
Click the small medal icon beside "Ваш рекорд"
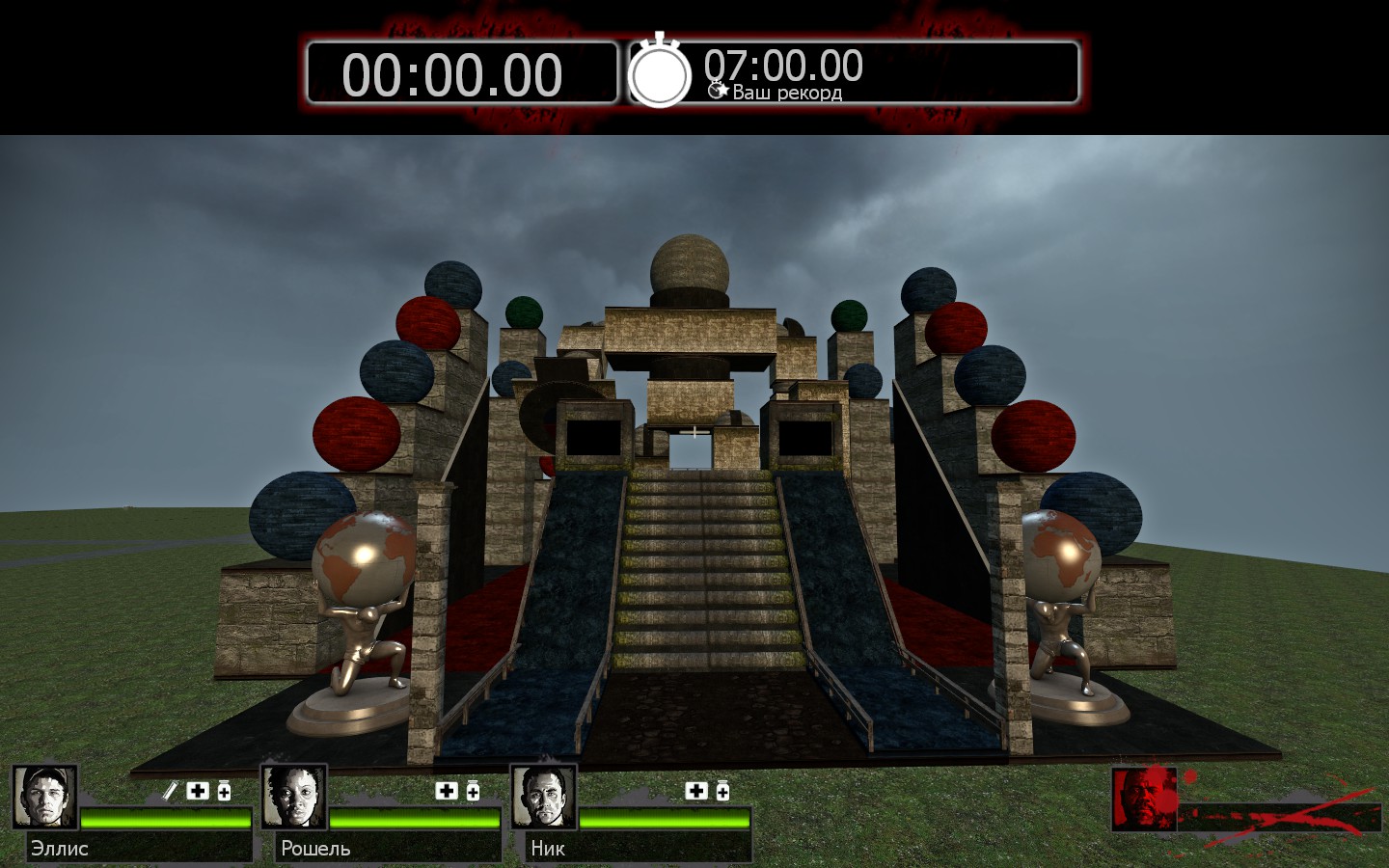click(717, 91)
